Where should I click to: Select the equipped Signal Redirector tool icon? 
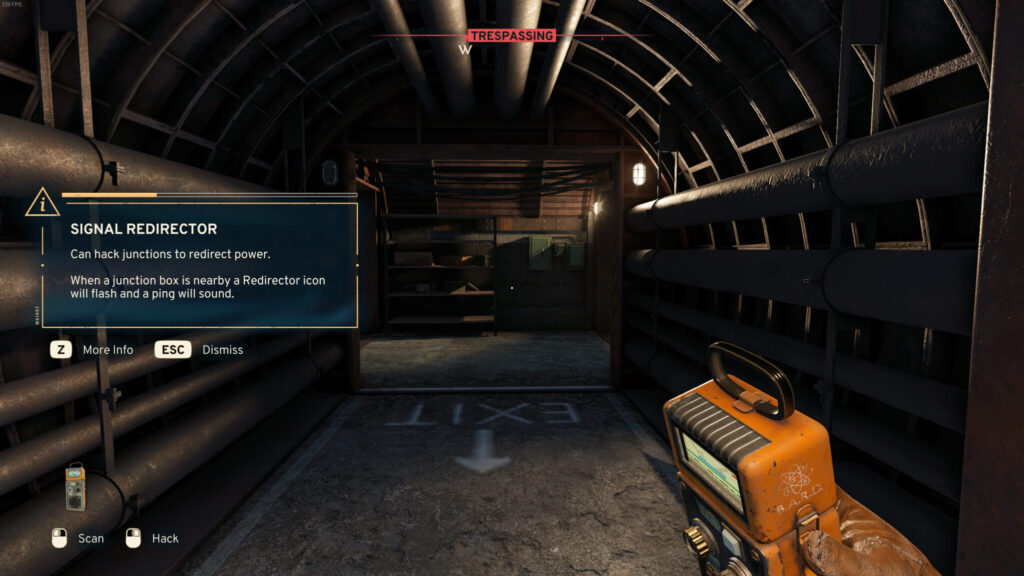click(x=75, y=487)
